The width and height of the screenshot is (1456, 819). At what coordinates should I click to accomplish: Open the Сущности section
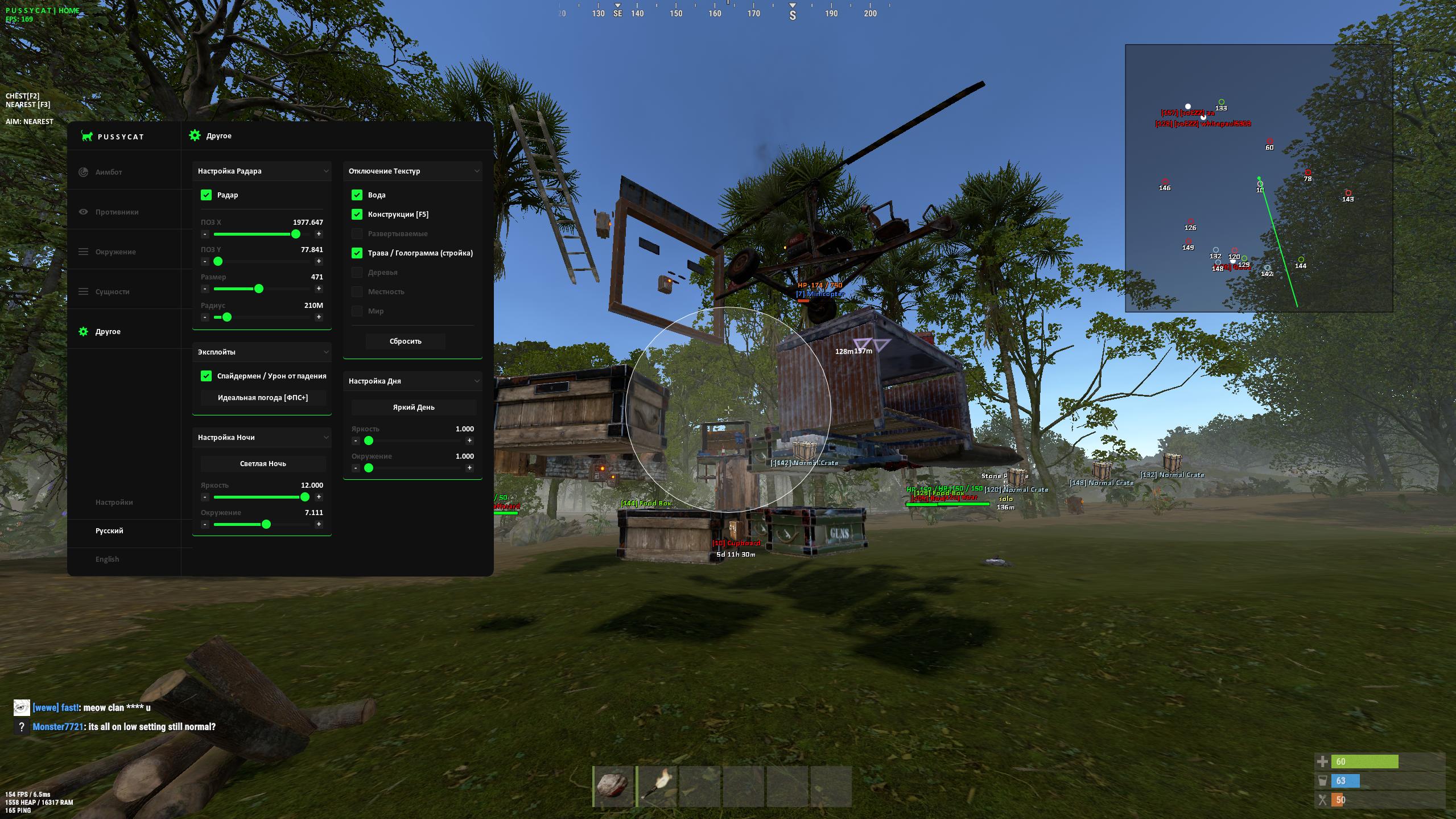point(112,291)
